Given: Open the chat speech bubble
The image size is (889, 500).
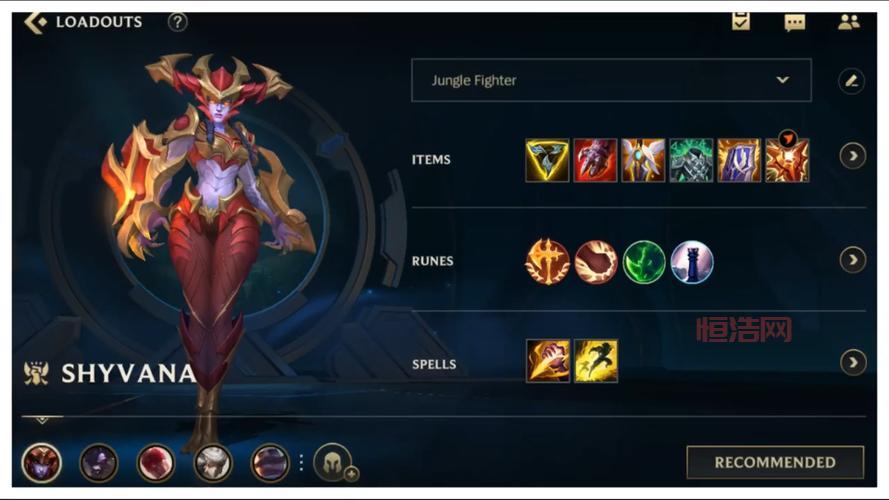Looking at the screenshot, I should [x=795, y=22].
